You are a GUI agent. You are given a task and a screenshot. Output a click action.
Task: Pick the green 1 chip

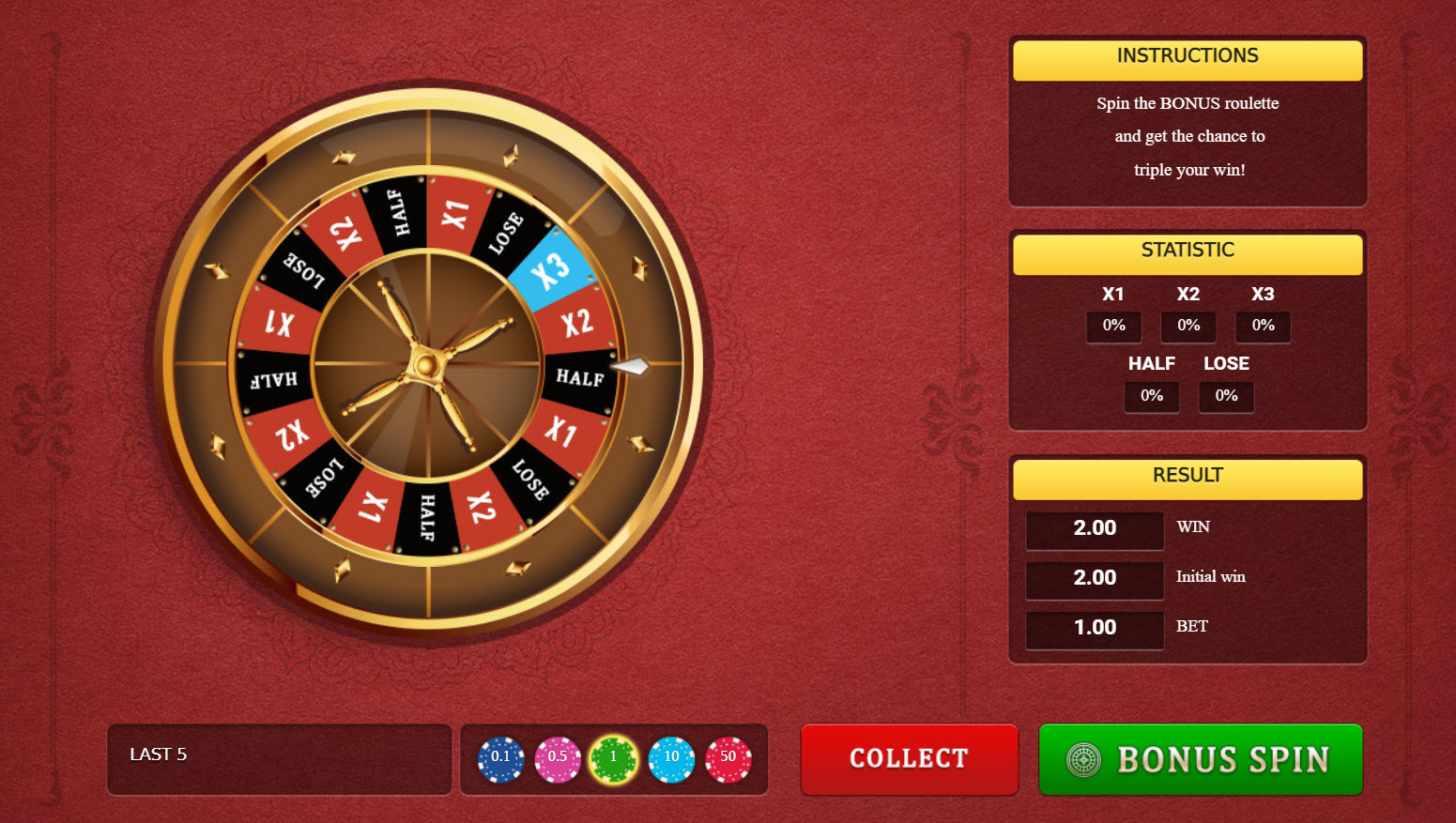(x=613, y=758)
